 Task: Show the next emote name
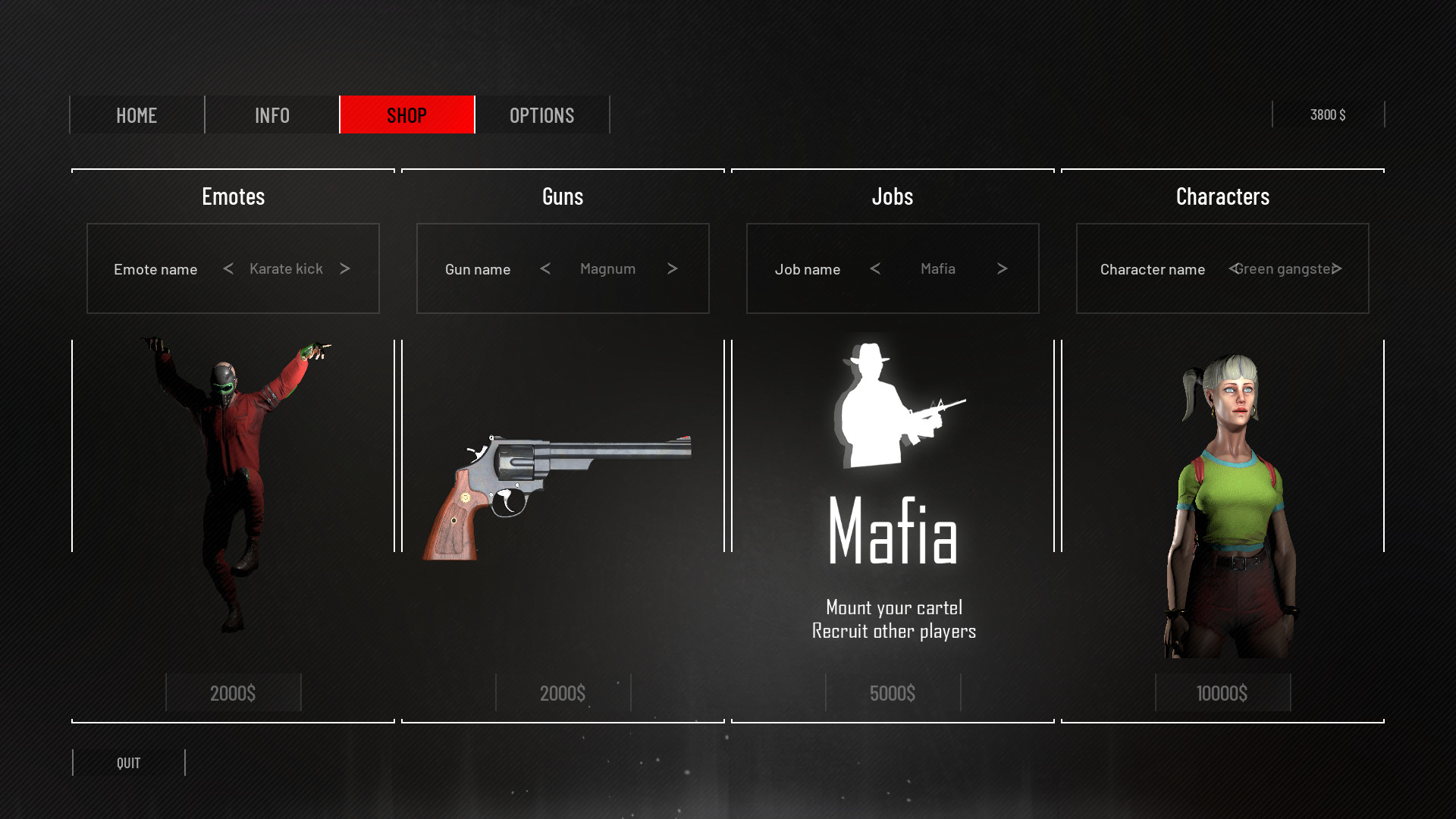pos(346,268)
